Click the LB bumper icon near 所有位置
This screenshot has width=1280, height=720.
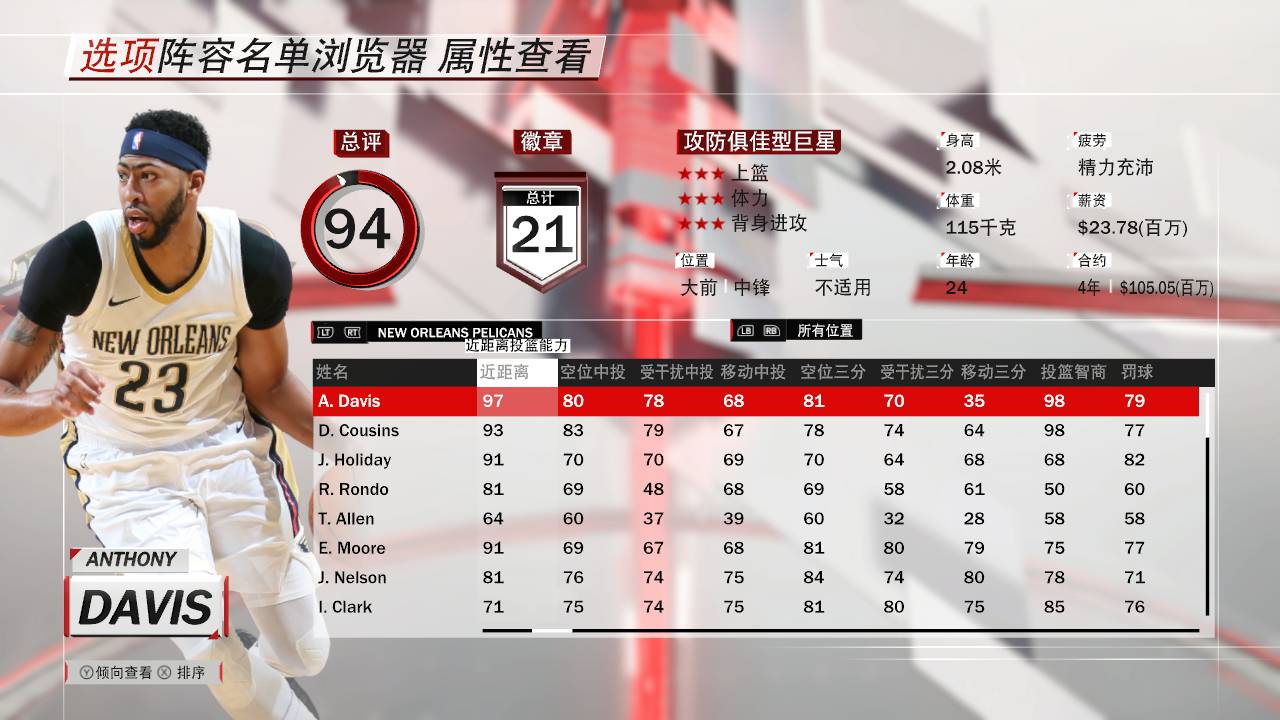(x=746, y=330)
